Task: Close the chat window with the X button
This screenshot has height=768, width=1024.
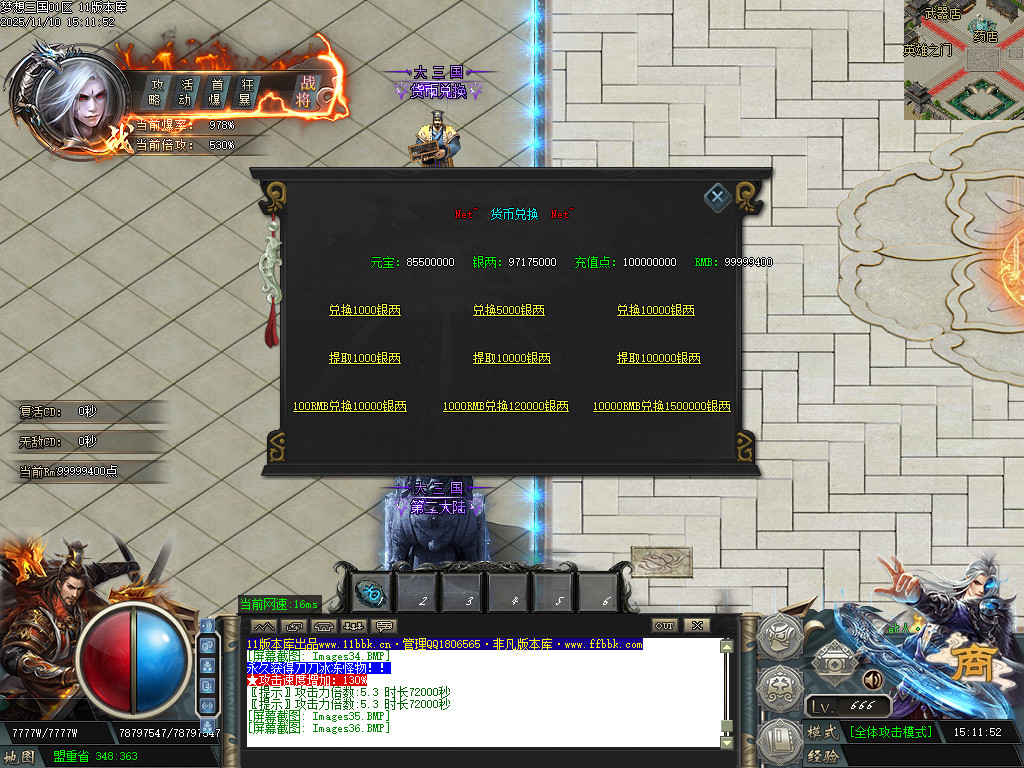Action: [x=696, y=626]
